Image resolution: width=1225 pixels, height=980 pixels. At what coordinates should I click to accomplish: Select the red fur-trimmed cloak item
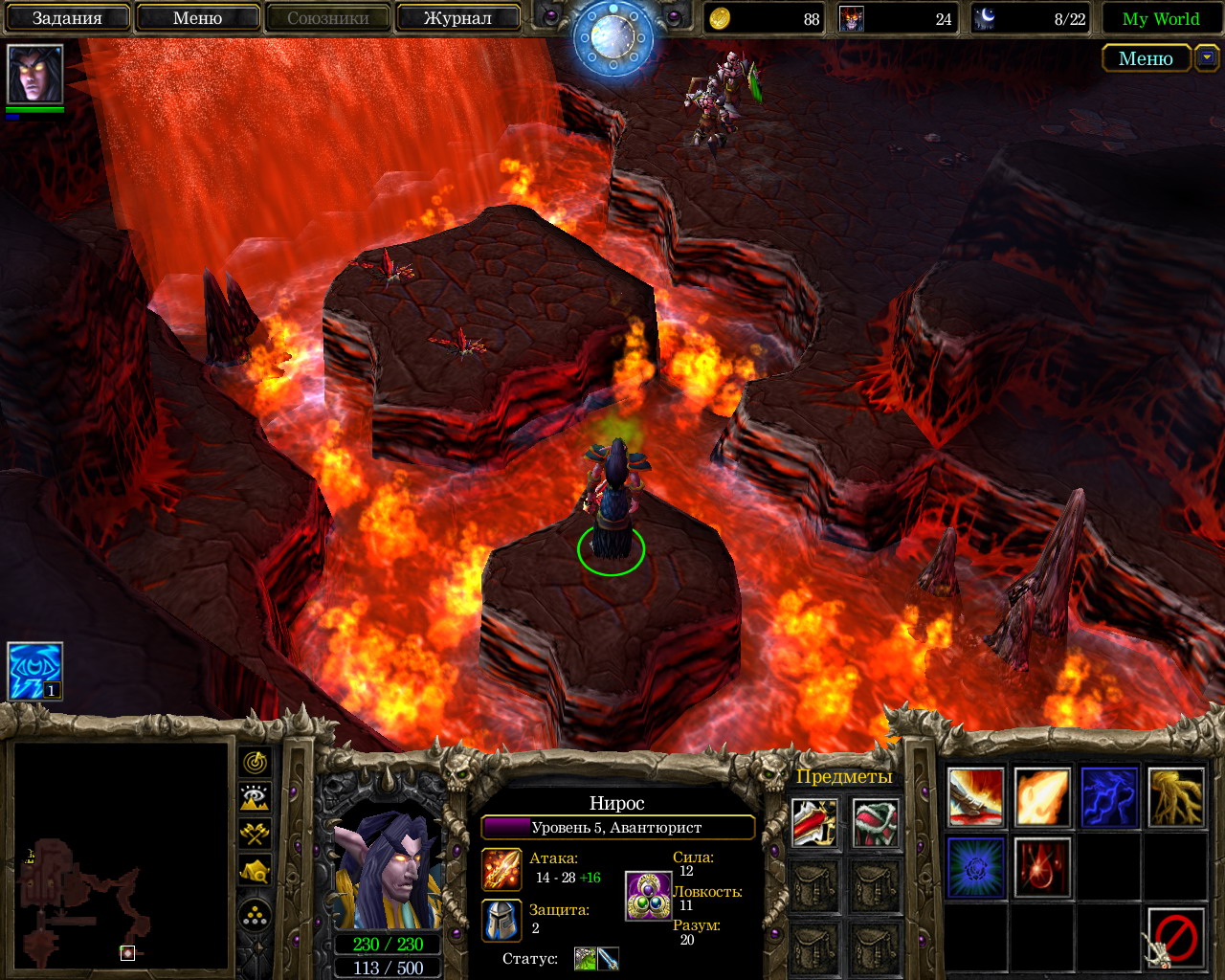point(876,822)
